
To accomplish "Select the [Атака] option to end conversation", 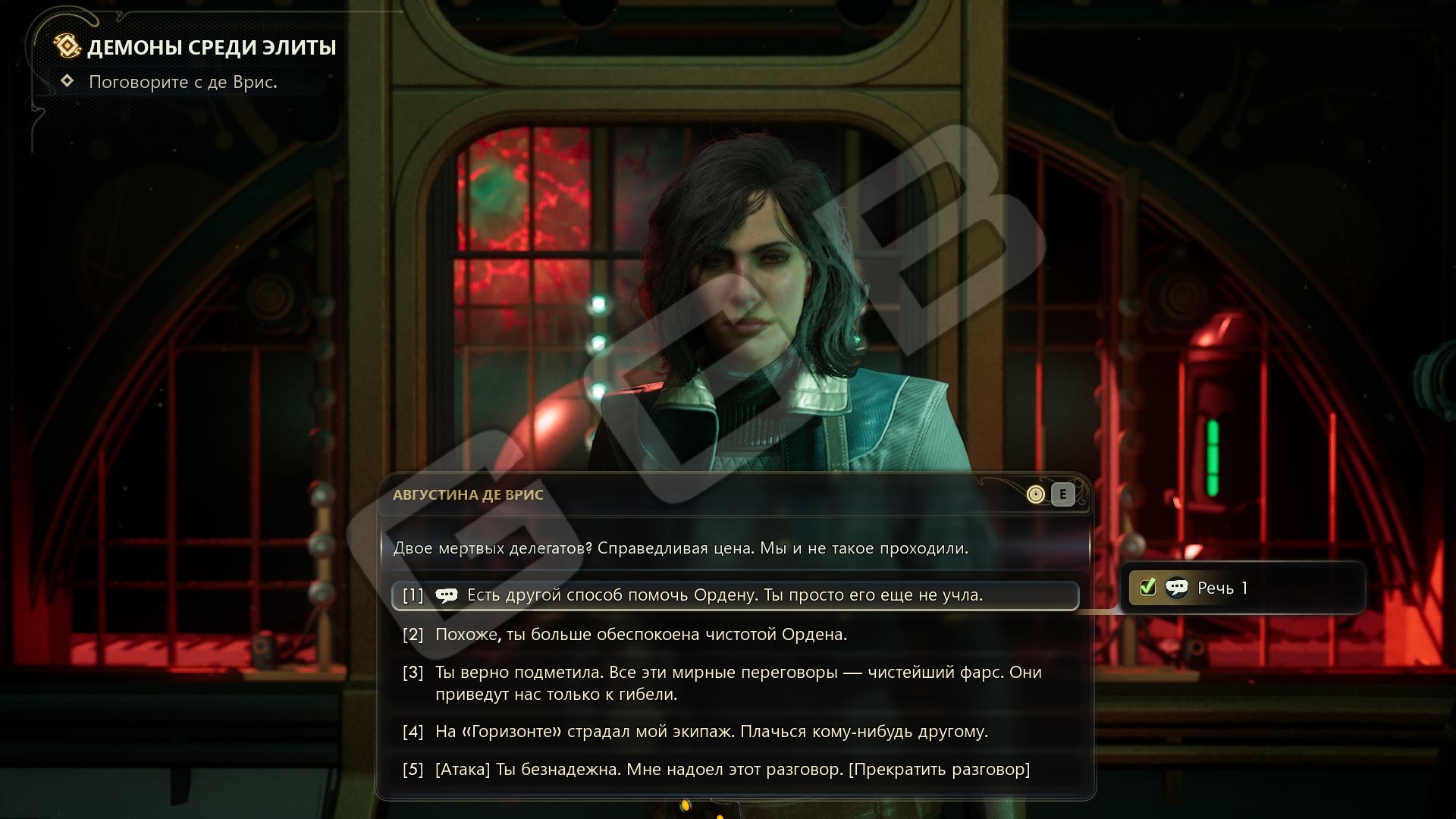I will [732, 769].
